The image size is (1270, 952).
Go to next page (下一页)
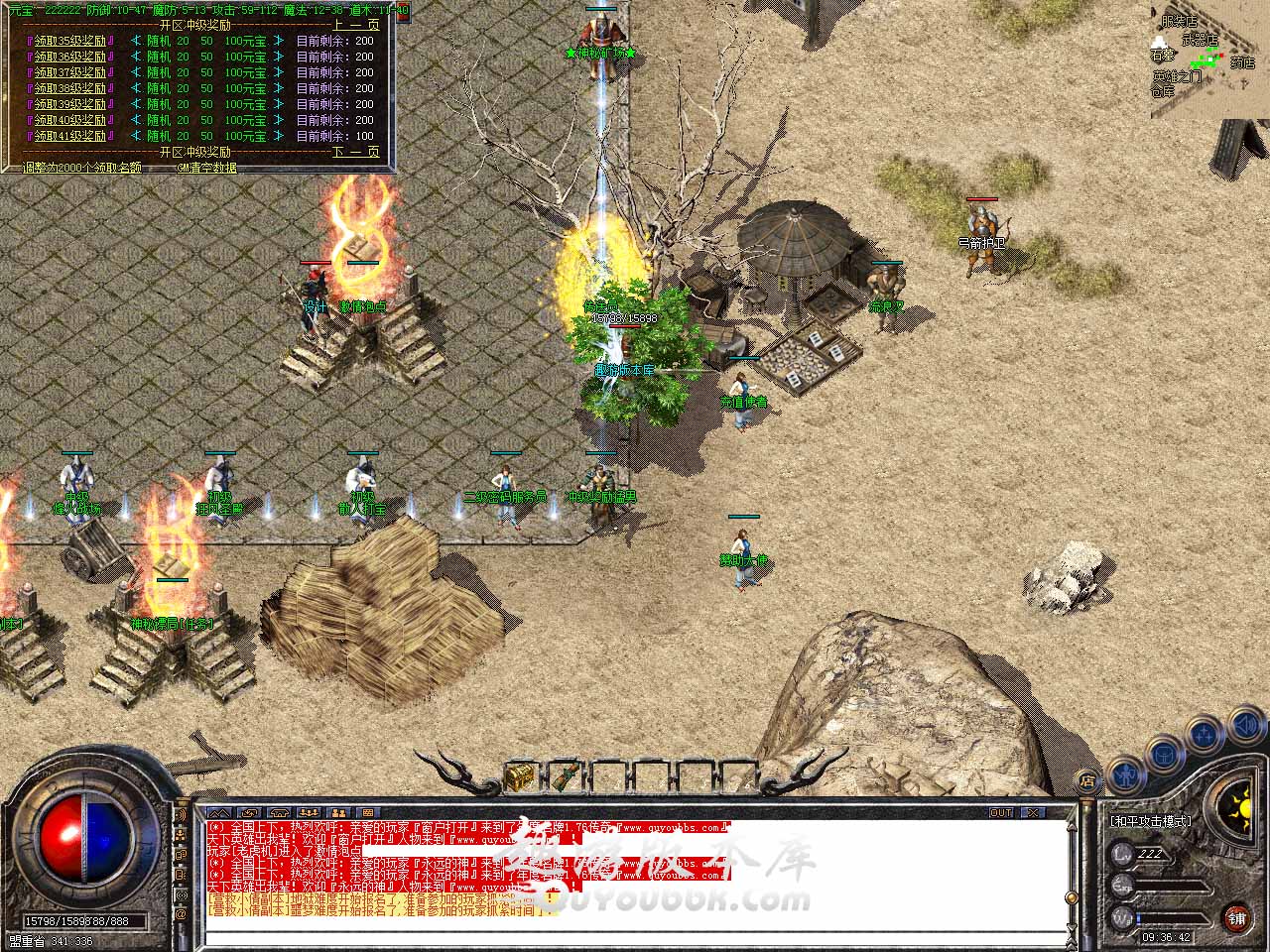tap(355, 152)
